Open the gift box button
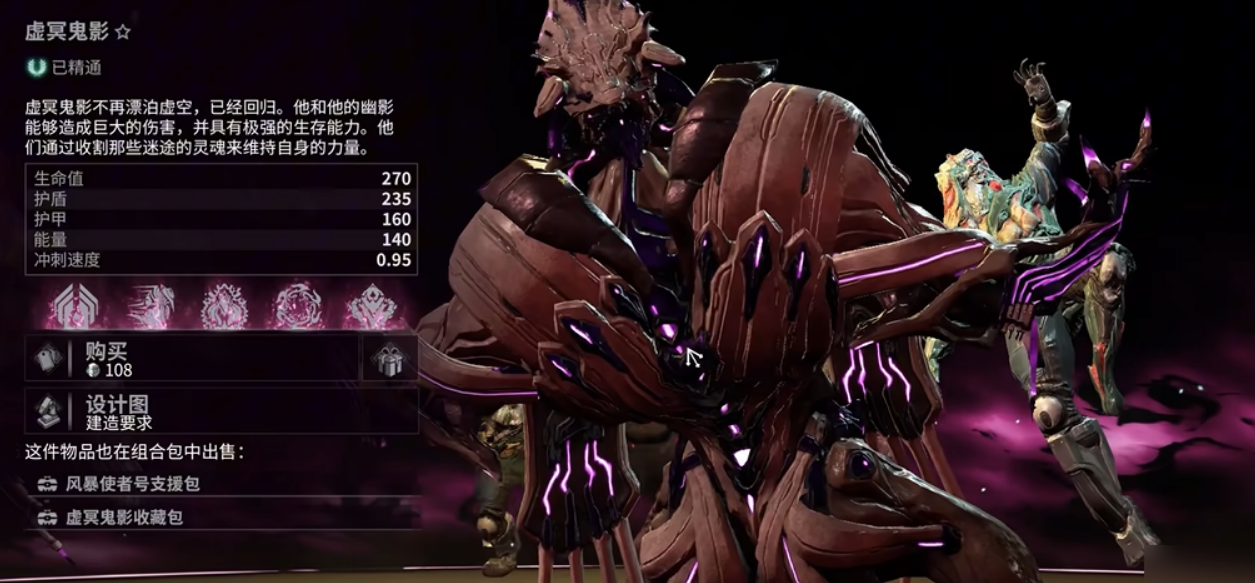The image size is (1255, 583). [388, 359]
